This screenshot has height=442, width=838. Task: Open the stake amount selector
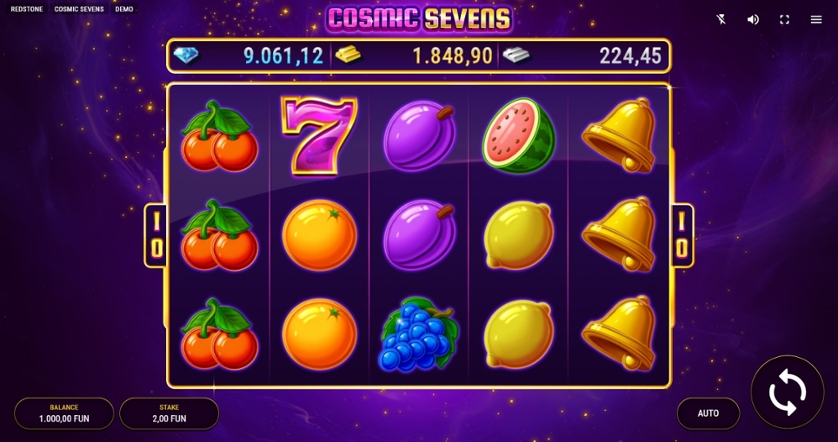pos(169,413)
